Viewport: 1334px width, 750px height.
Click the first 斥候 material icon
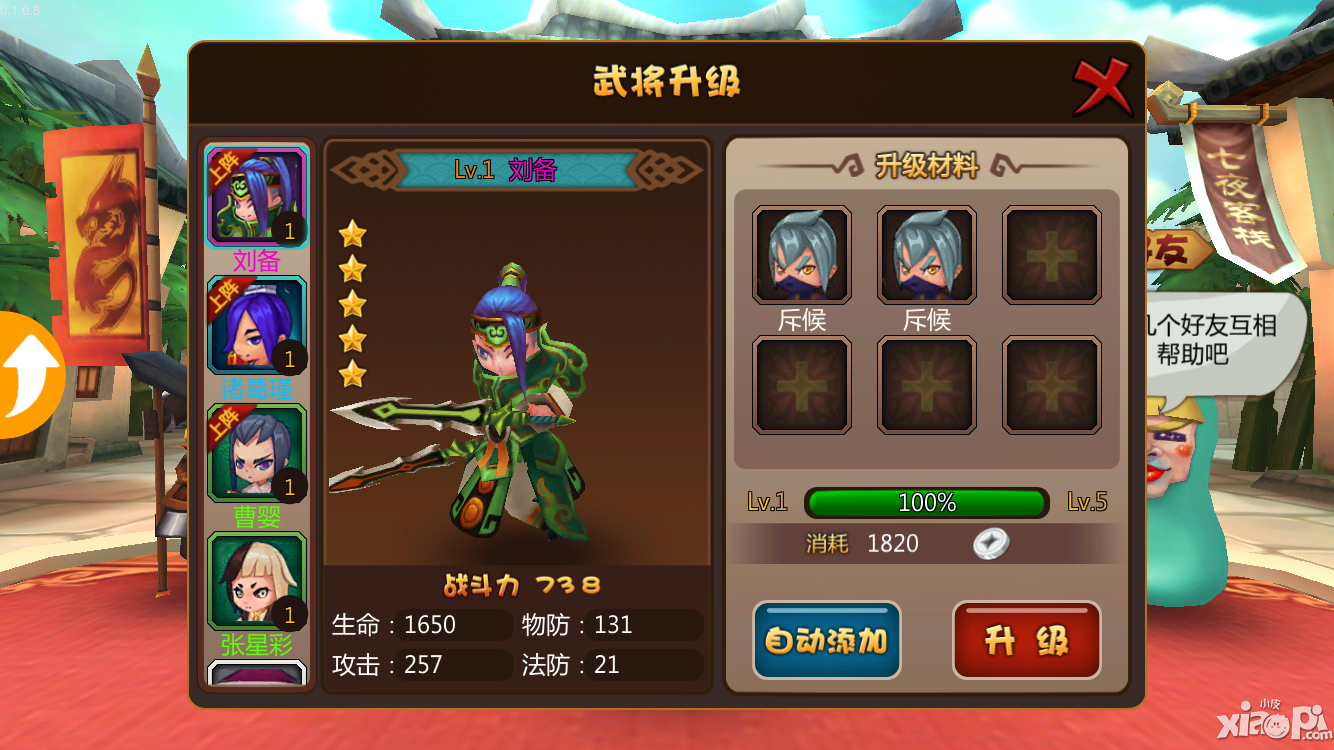[x=801, y=253]
